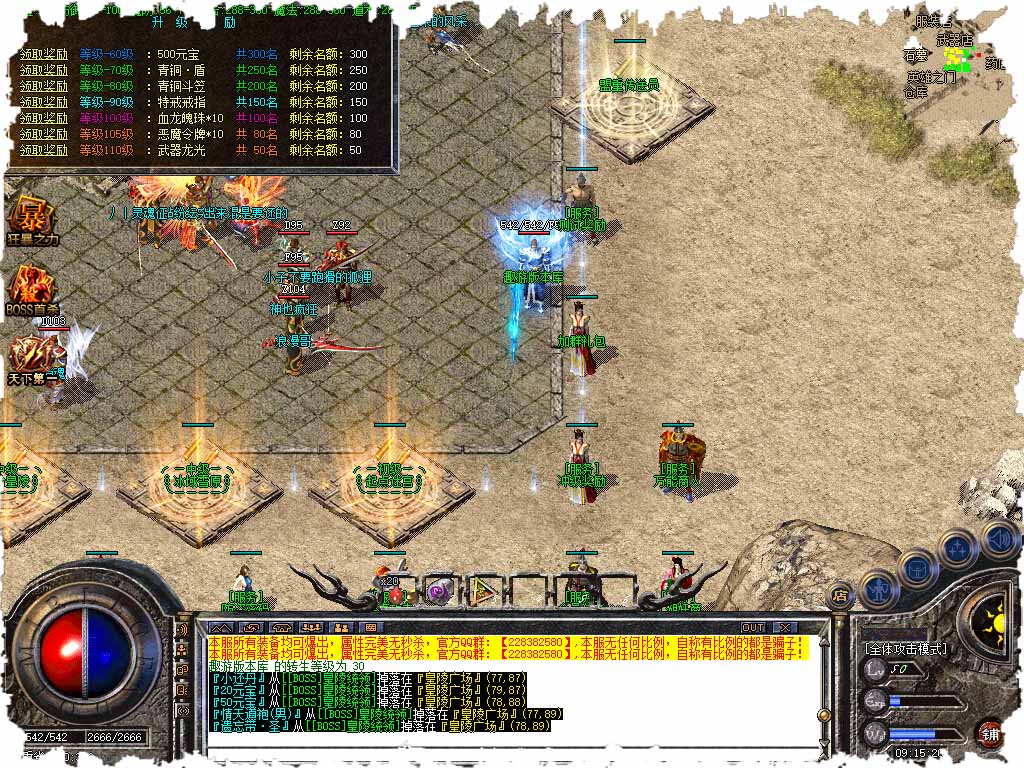1024x768 pixels.
Task: Close the game with the X button
Action: point(784,627)
